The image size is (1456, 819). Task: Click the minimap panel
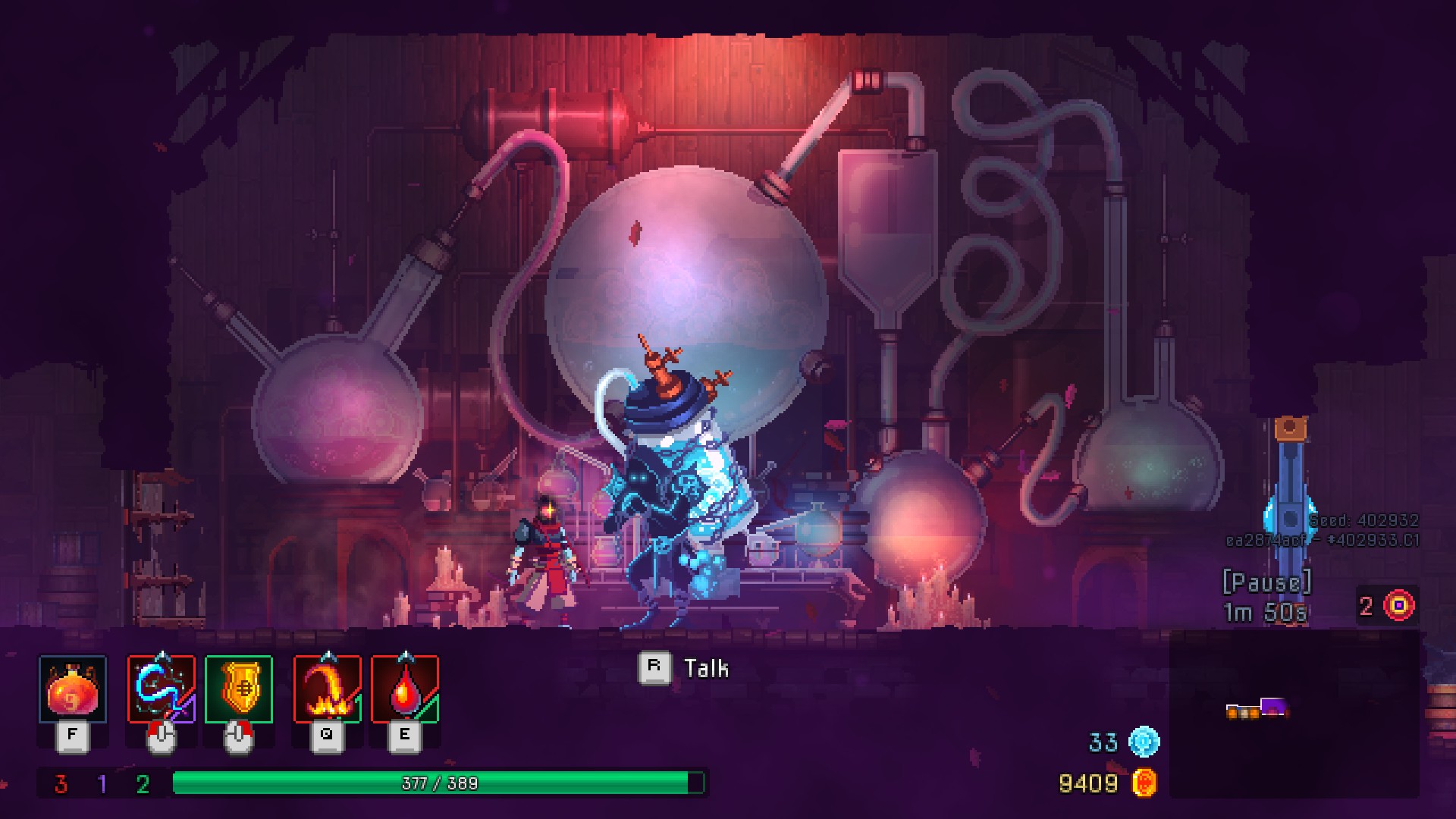tap(1294, 713)
